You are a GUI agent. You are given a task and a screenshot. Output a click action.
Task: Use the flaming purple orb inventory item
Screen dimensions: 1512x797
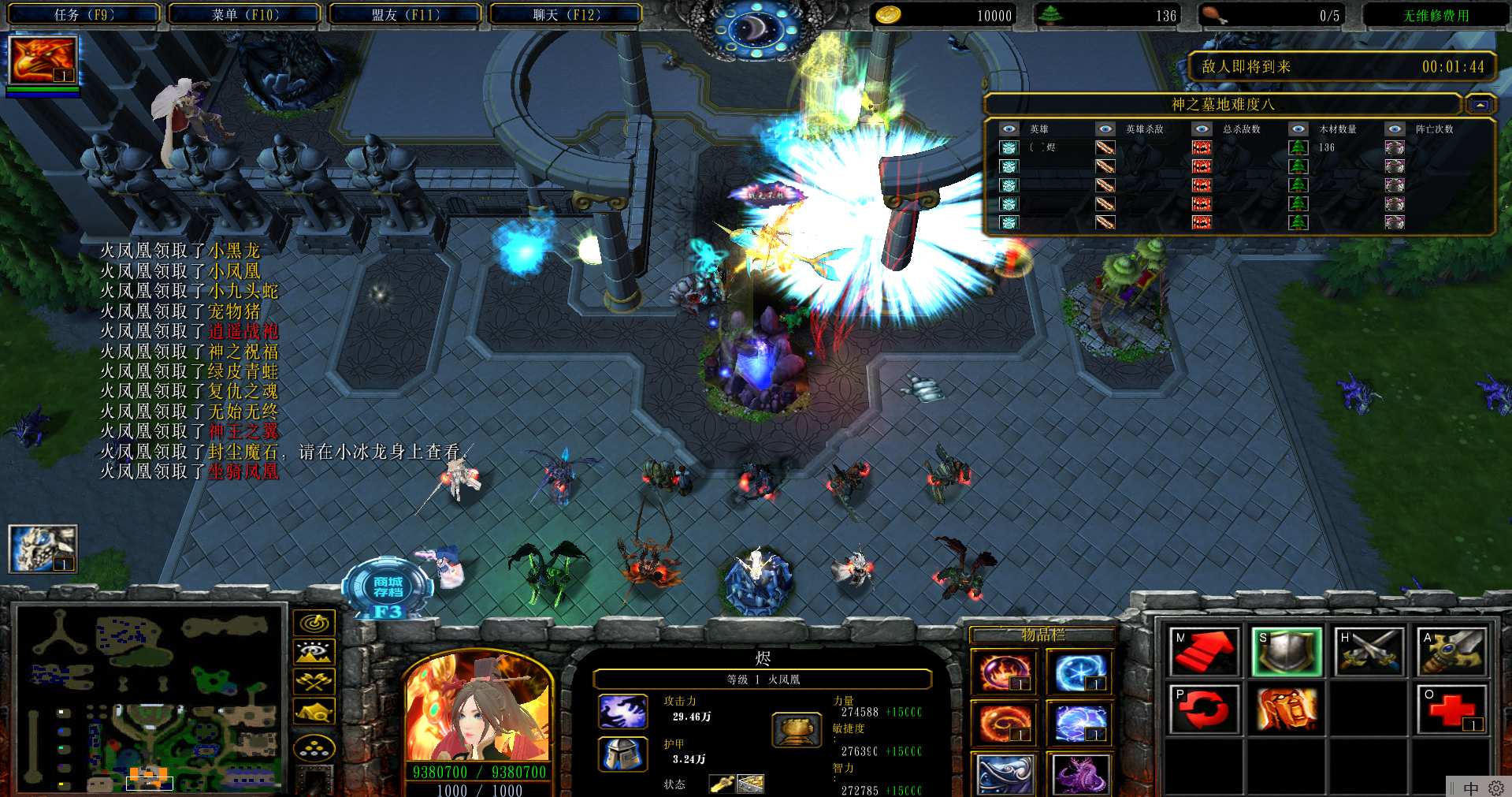(x=1003, y=672)
